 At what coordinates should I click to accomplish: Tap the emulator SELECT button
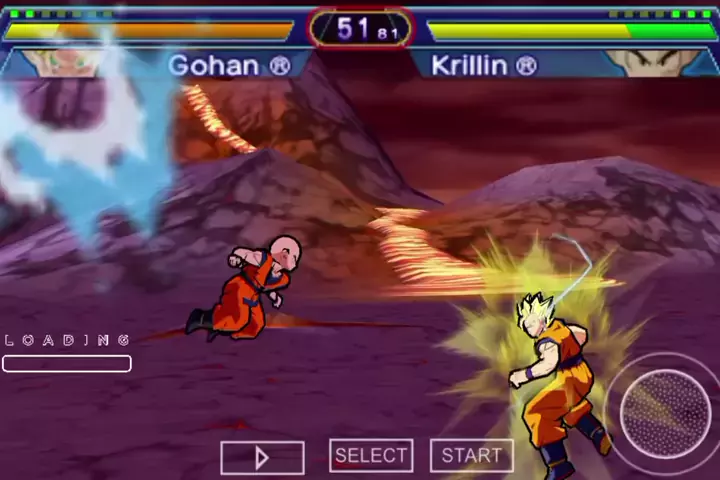(371, 456)
